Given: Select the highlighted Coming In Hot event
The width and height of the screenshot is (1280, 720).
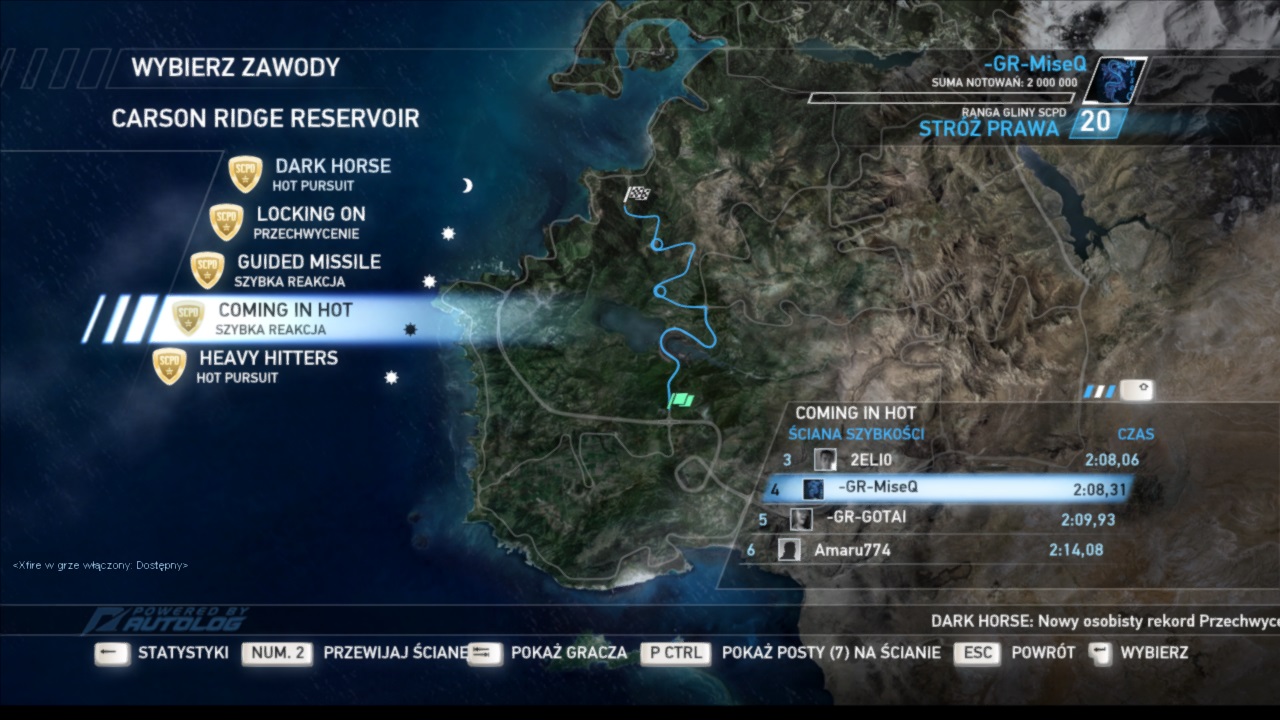Looking at the screenshot, I should 285,317.
